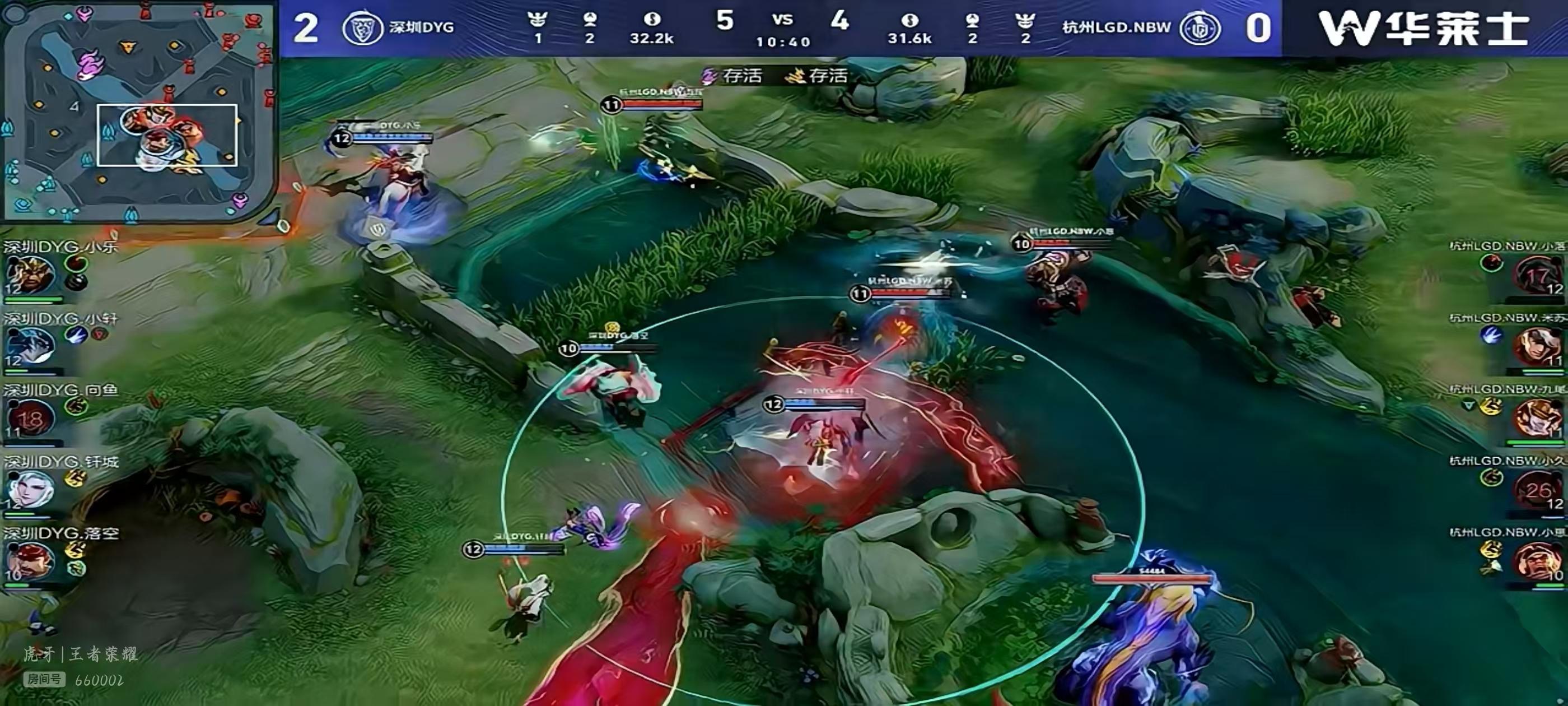Choose 深圳DYG.向鱼's respawning hero portrait
1568x706 pixels.
(29, 419)
